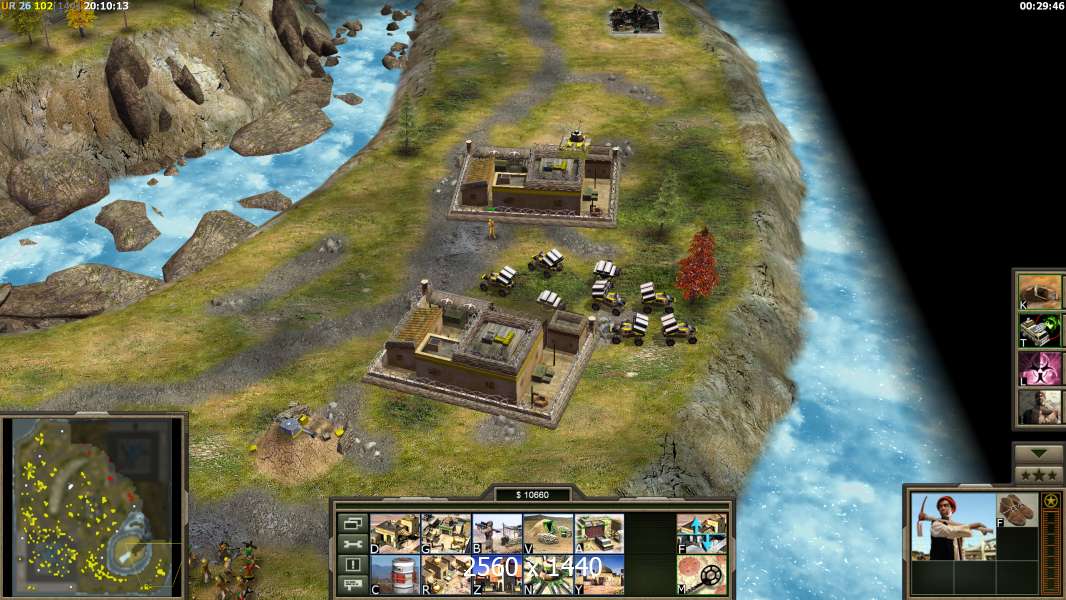Build the Tunnel Network icon (N)
The height and width of the screenshot is (600, 1066).
548,574
